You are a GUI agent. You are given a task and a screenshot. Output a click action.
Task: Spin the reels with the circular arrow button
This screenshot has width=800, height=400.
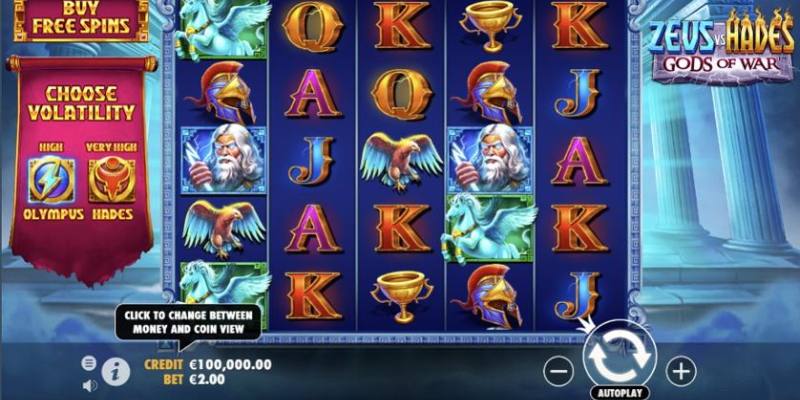click(x=619, y=355)
